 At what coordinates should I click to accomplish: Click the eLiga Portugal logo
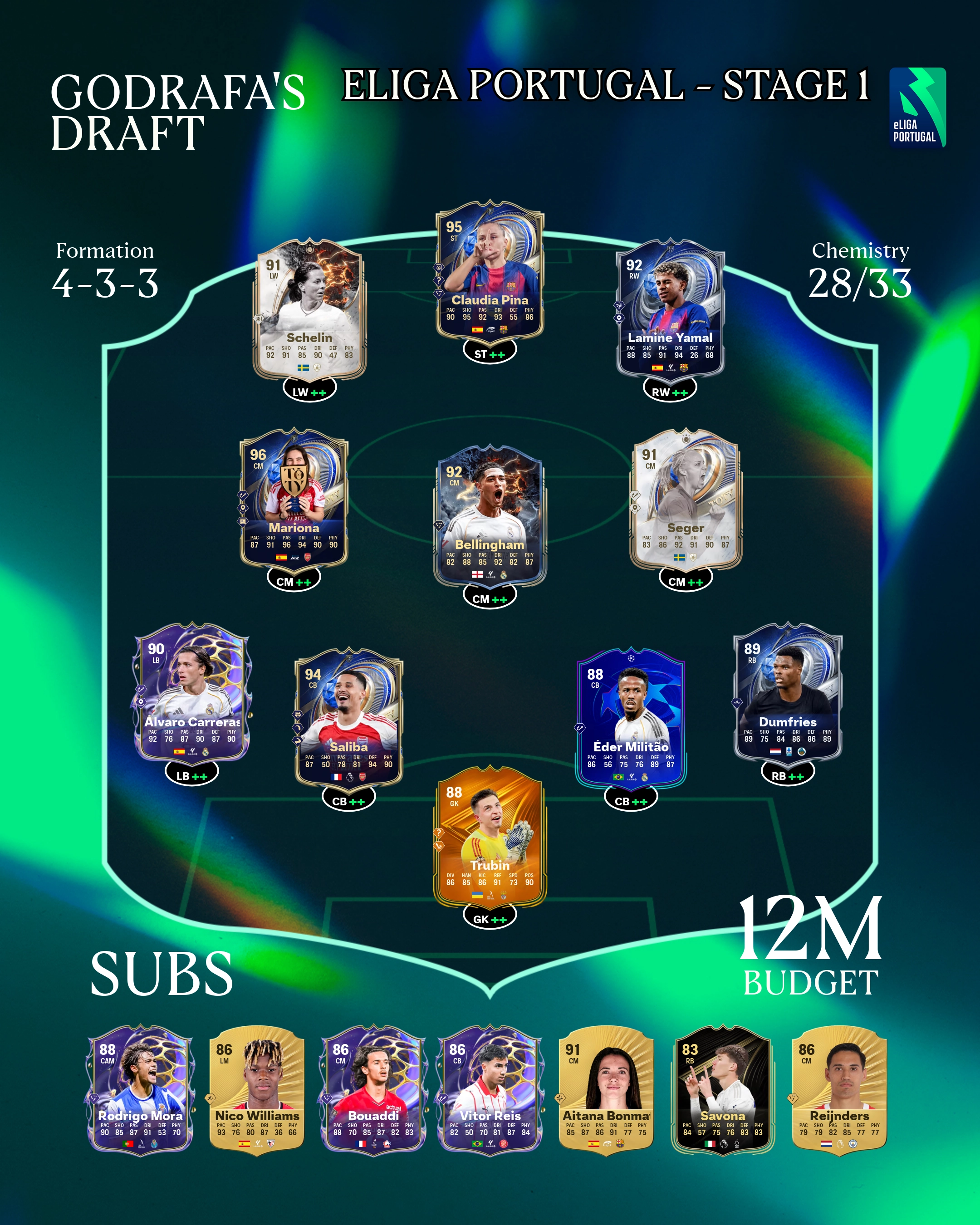(917, 108)
